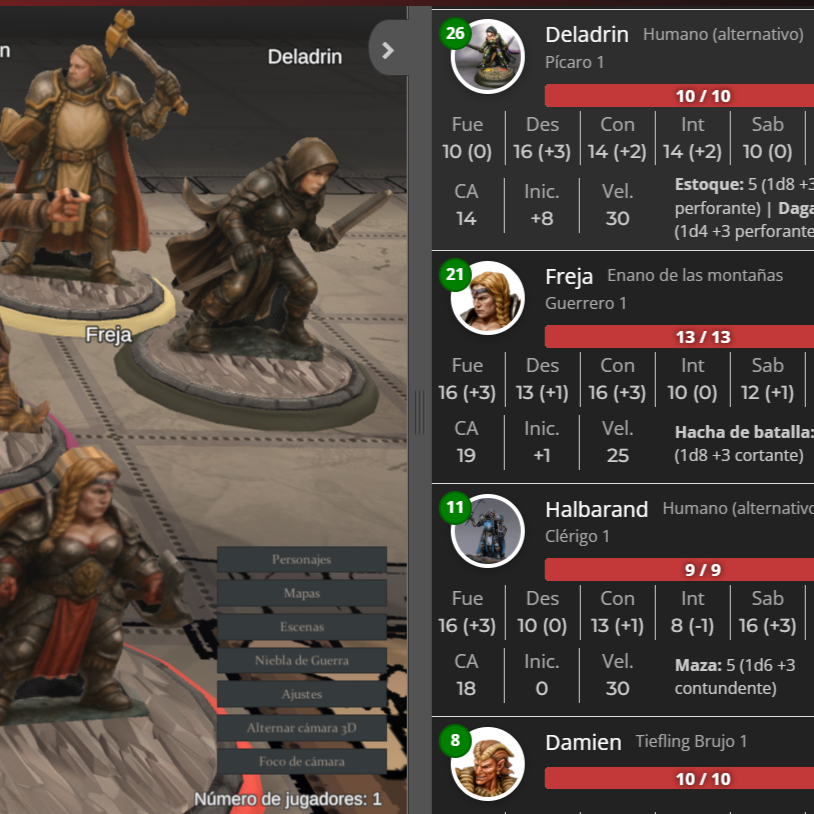
Task: Click Freja's name in character list
Action: tap(569, 276)
